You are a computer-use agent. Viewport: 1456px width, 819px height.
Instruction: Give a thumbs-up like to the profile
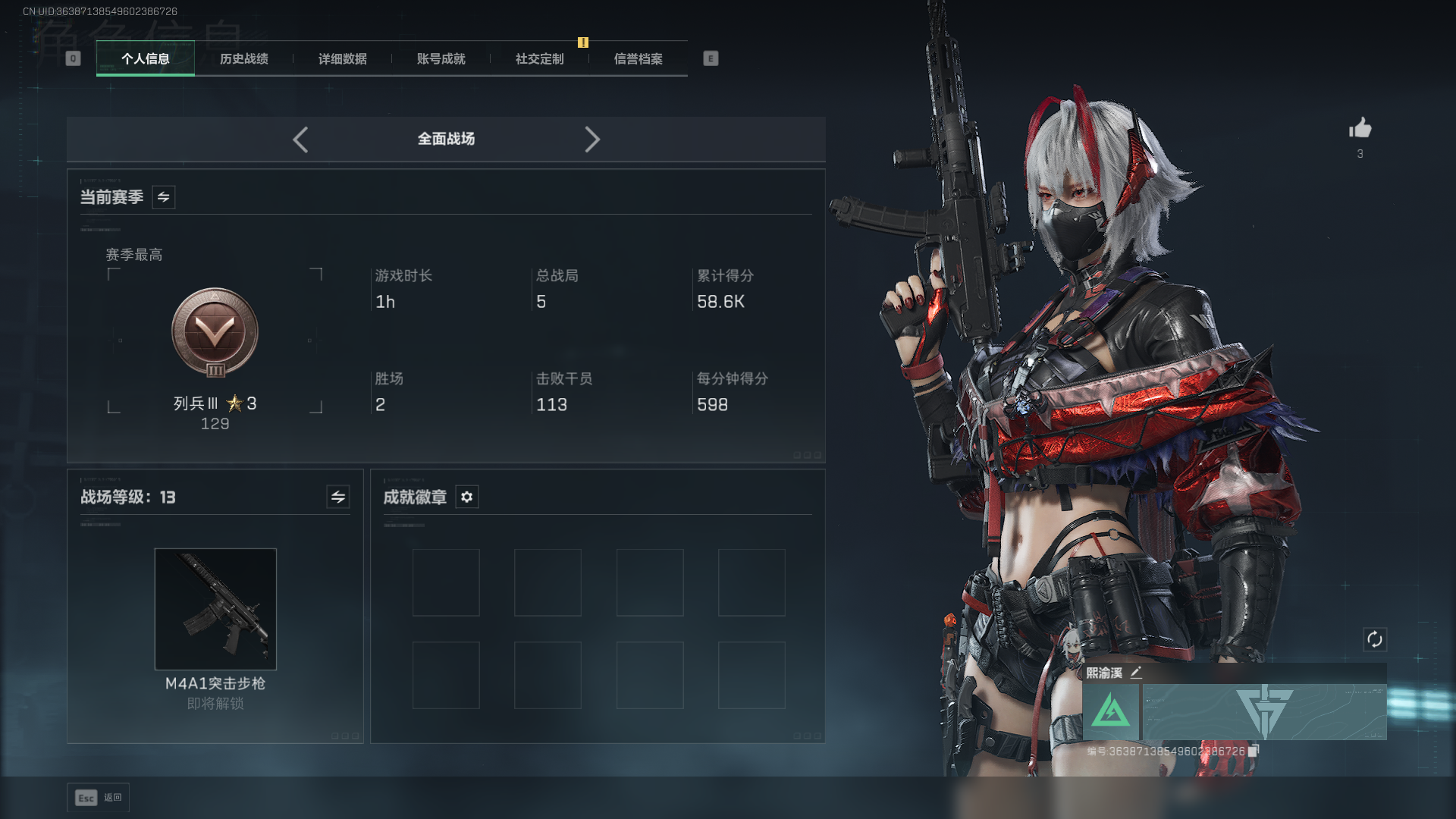pyautogui.click(x=1360, y=128)
